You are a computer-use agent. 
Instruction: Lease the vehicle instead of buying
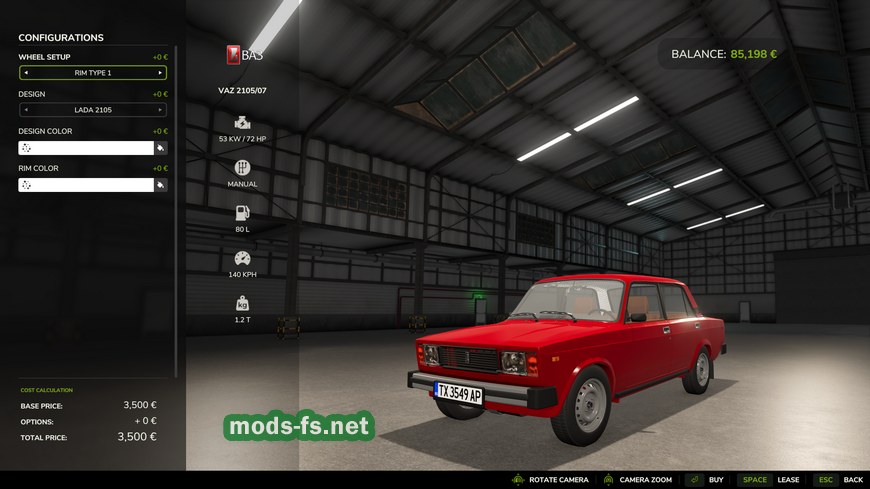pos(788,480)
